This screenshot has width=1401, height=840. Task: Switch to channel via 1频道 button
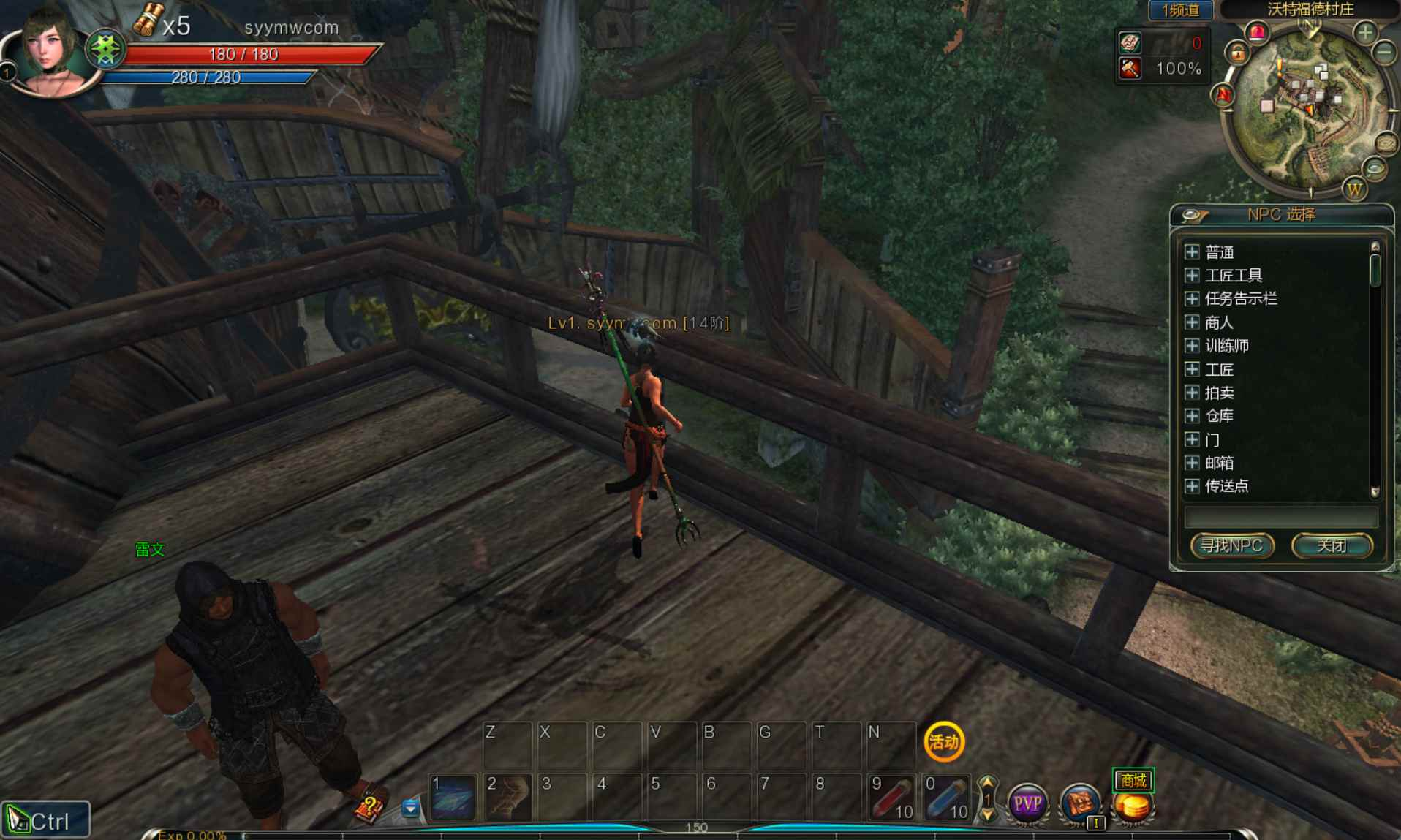(x=1179, y=10)
